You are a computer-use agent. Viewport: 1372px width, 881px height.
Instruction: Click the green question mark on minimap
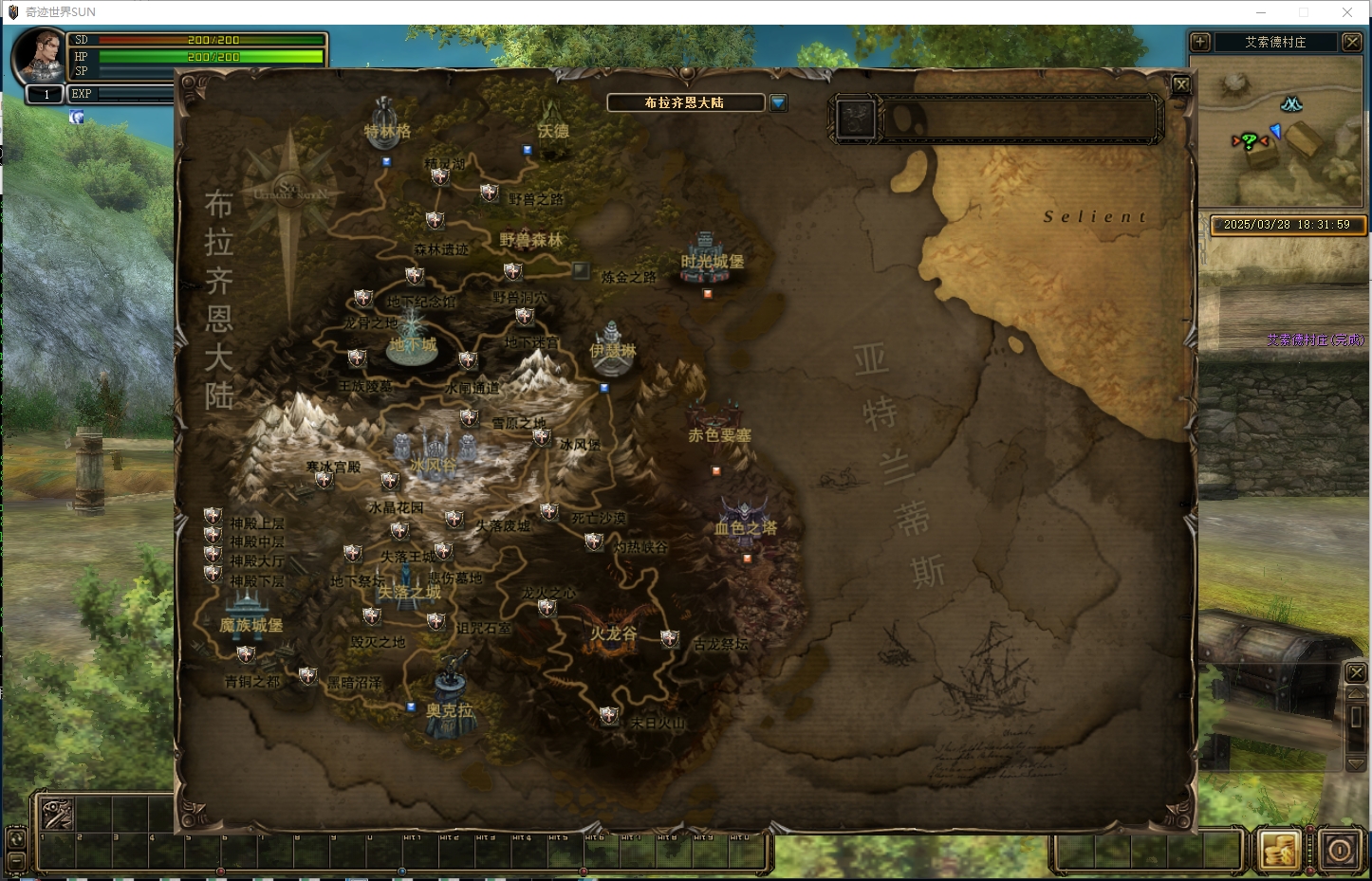(x=1250, y=141)
